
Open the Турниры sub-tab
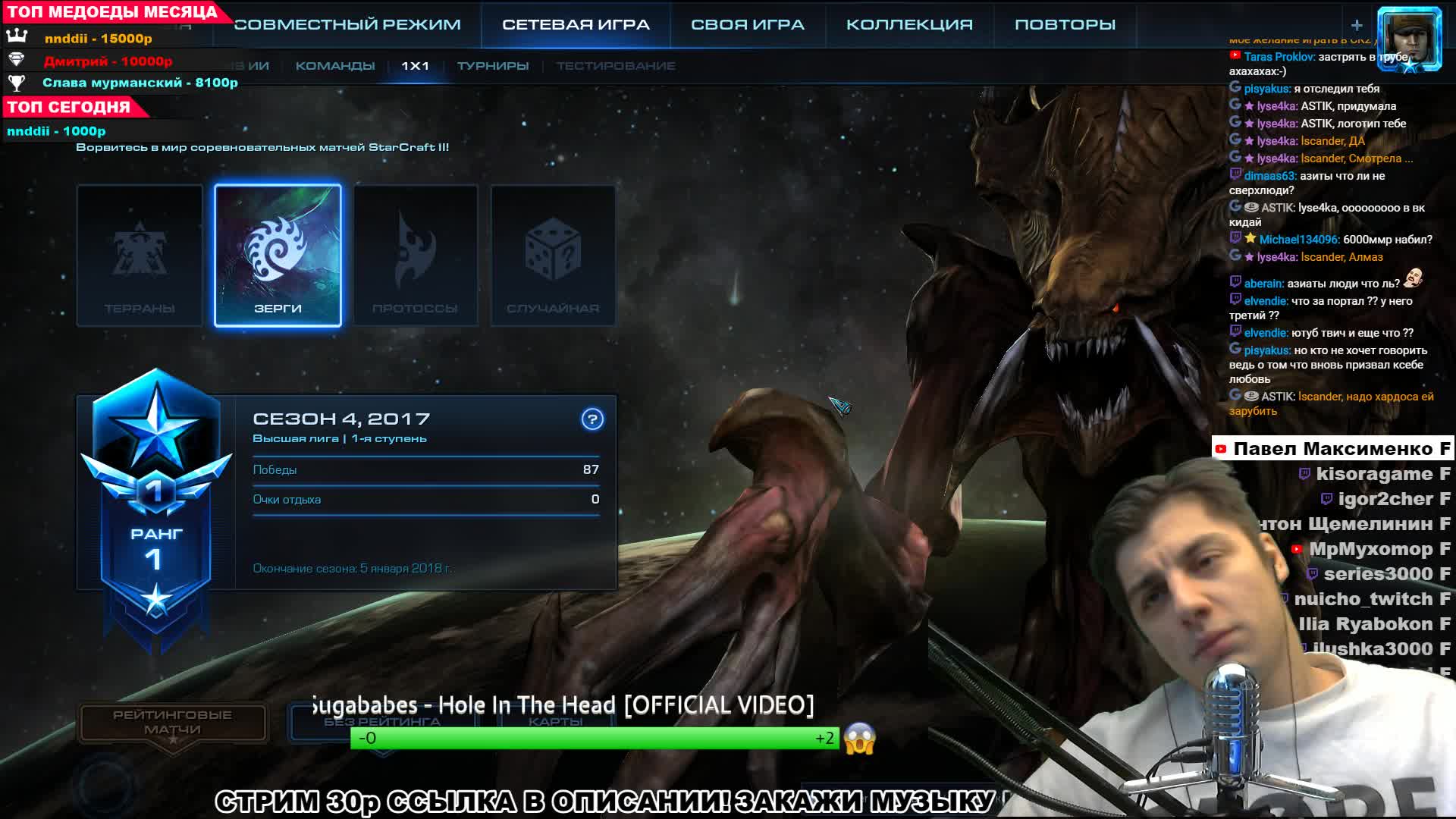pos(493,66)
